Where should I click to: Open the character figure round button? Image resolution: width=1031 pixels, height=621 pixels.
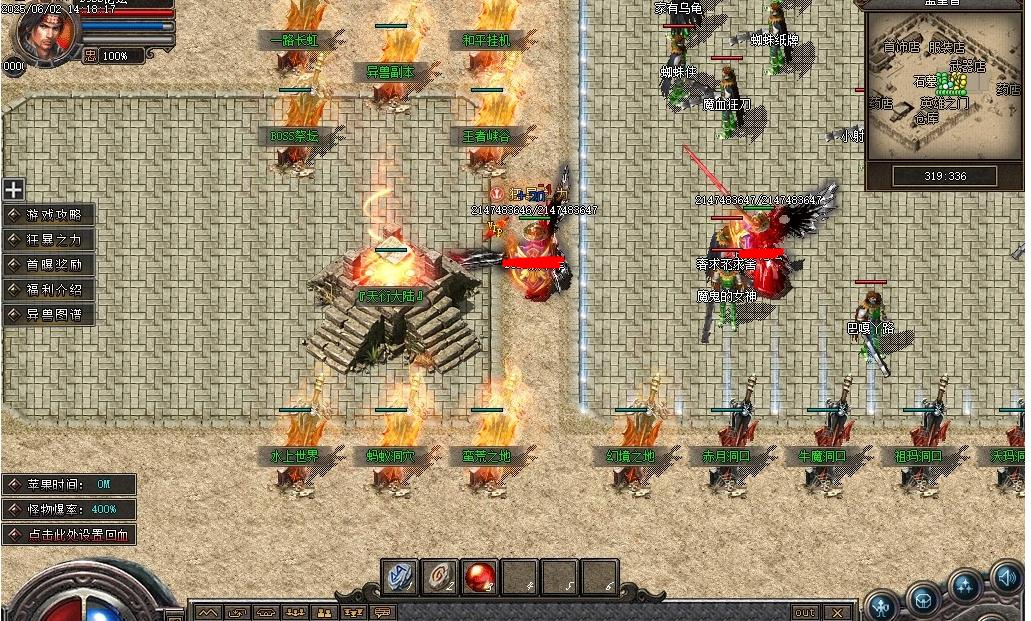pos(881,605)
